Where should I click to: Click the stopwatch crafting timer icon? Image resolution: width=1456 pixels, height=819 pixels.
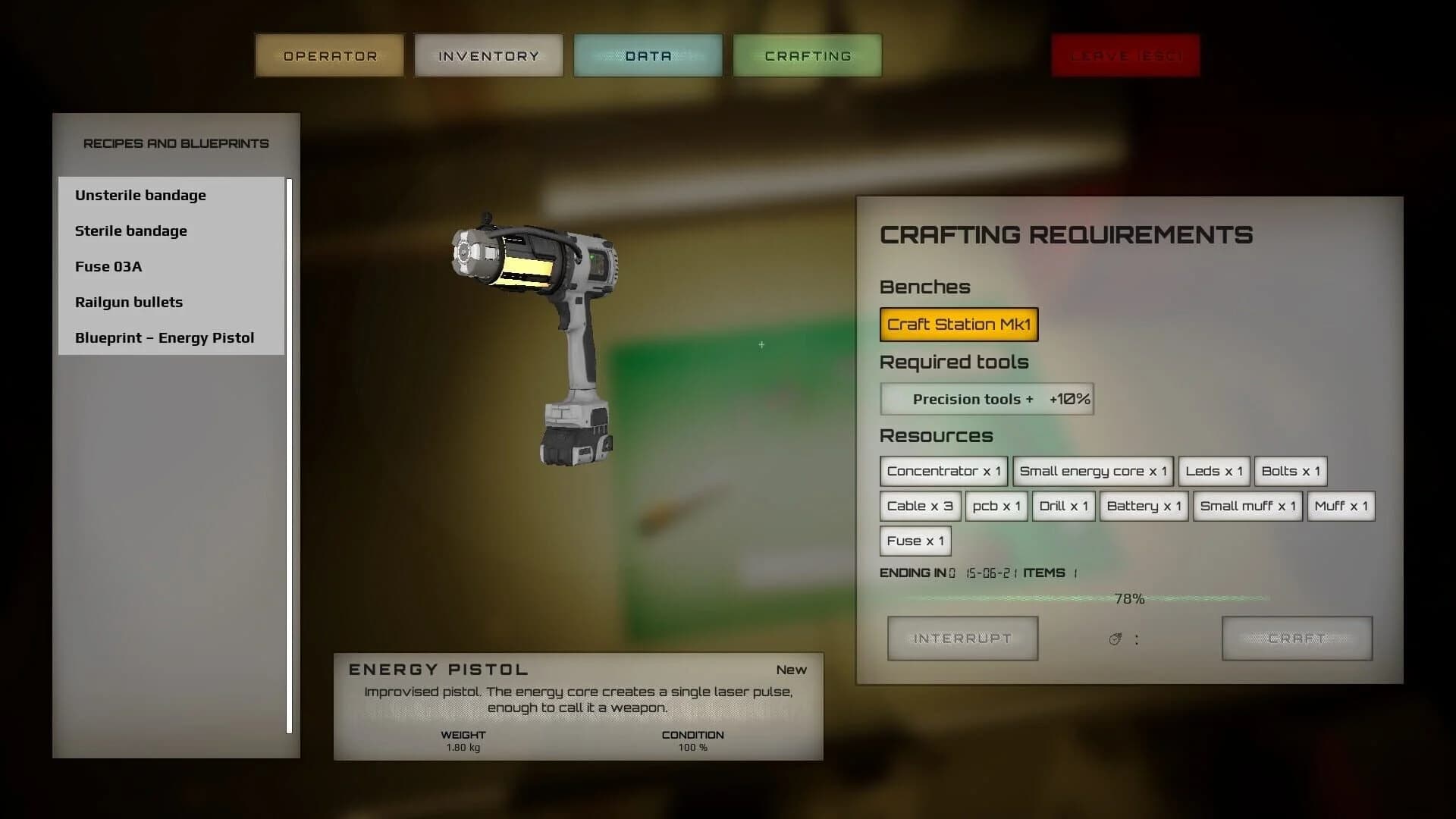[1113, 638]
